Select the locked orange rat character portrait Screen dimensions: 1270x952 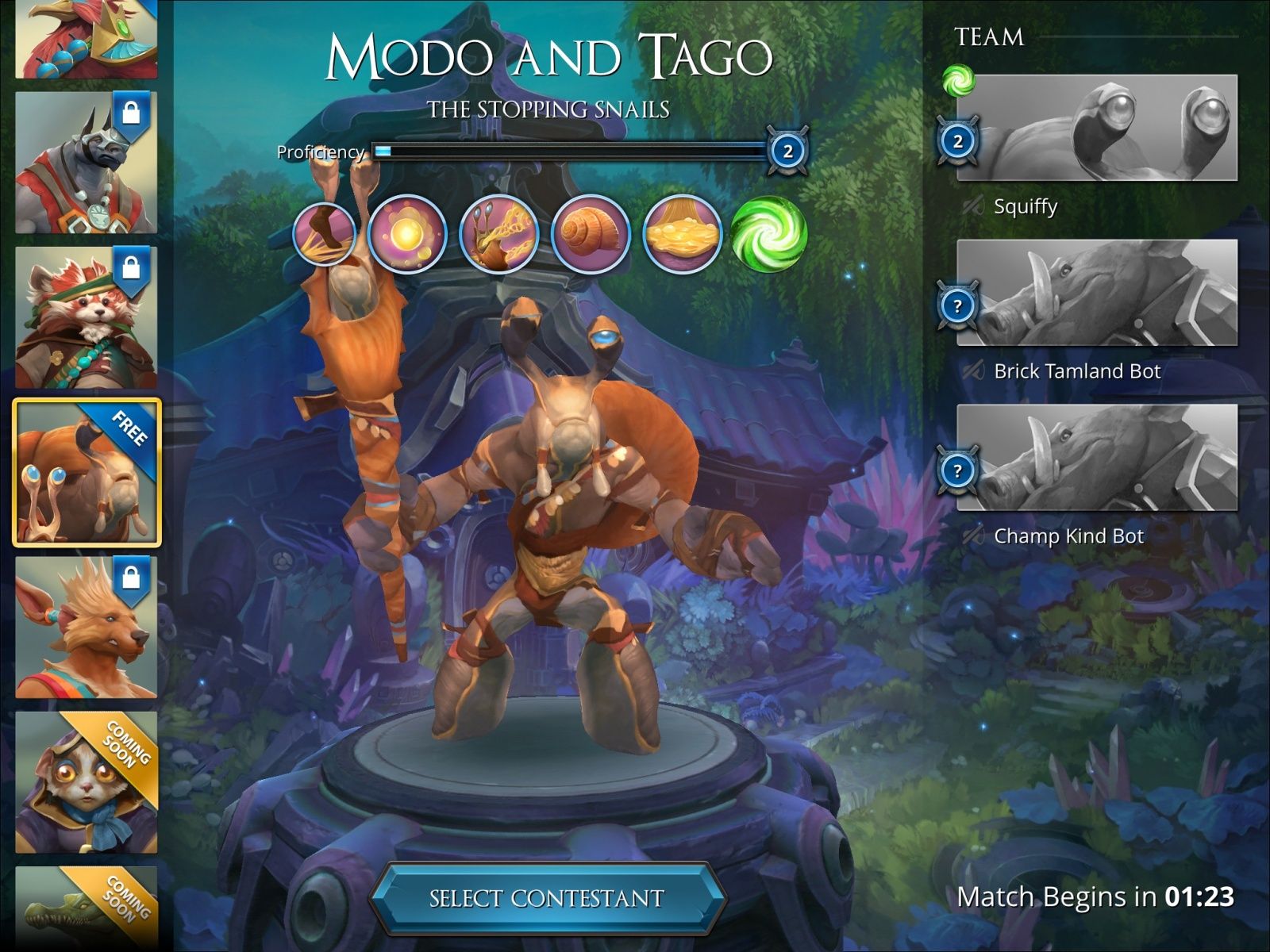(x=87, y=628)
